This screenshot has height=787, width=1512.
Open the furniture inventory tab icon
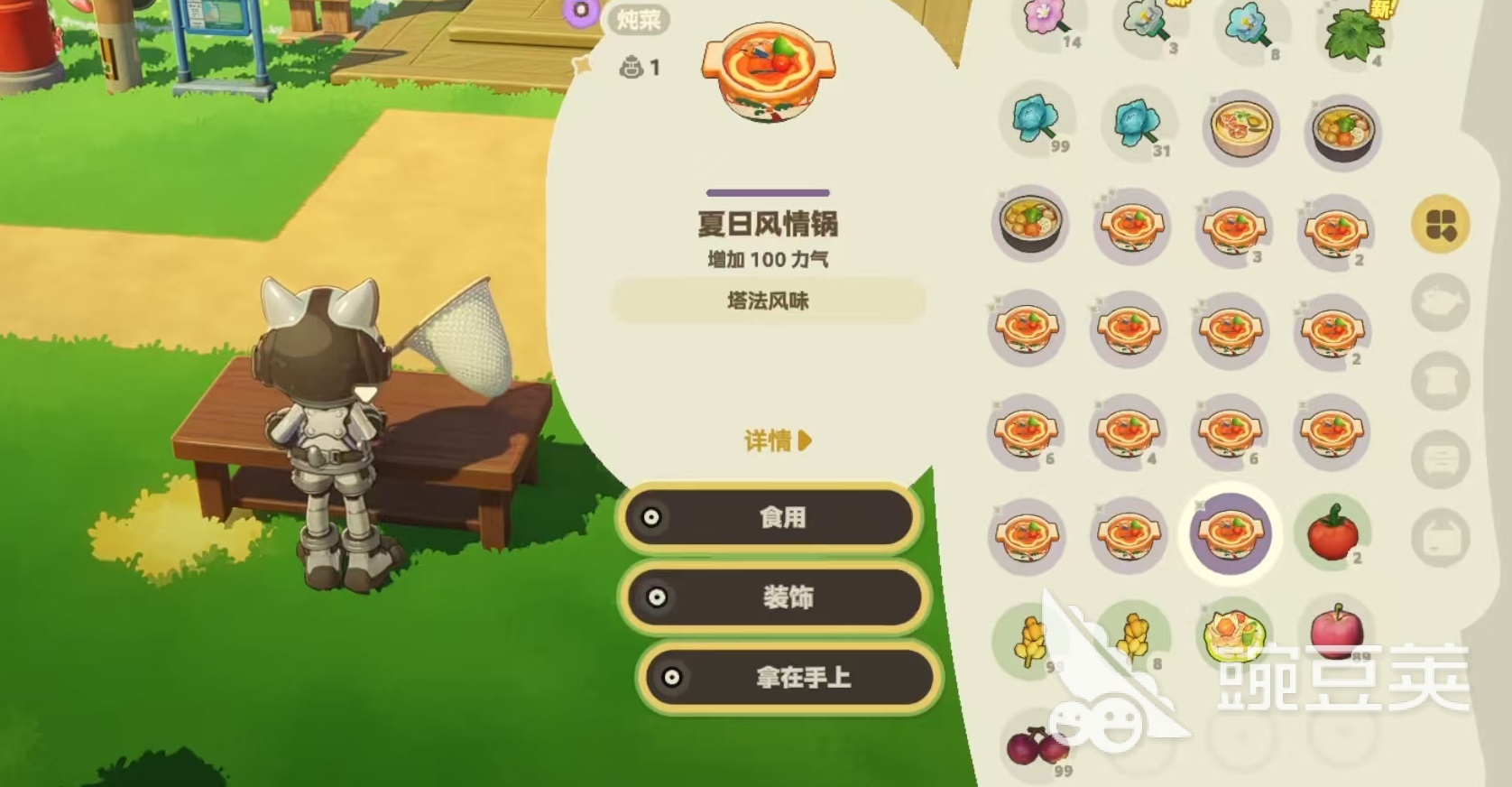[x=1439, y=456]
